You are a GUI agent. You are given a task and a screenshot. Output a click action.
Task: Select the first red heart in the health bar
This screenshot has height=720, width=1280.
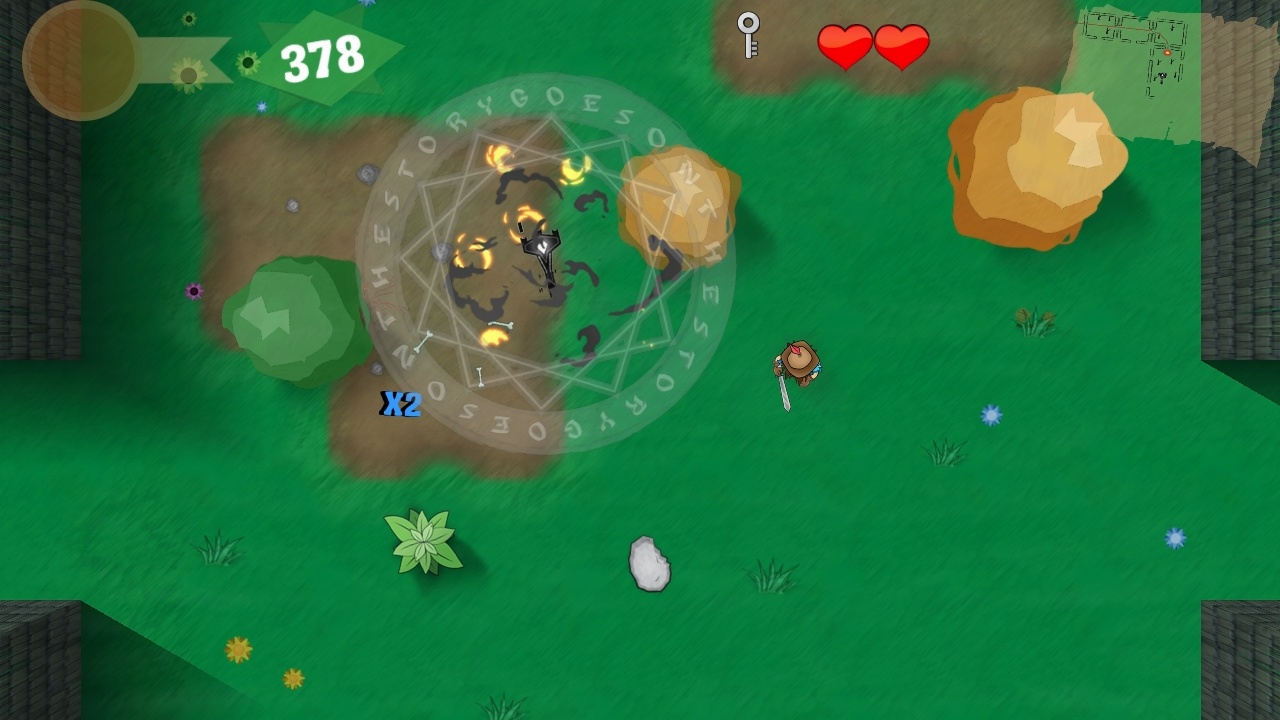(845, 45)
